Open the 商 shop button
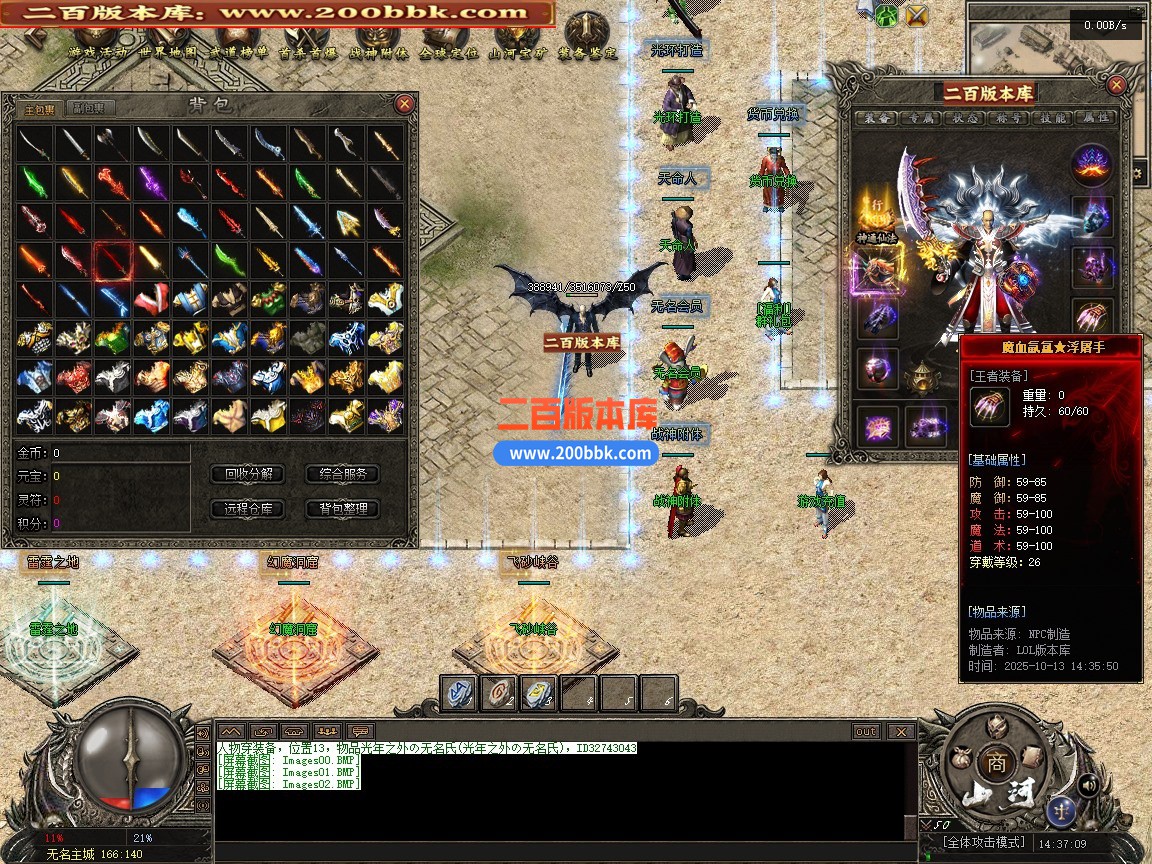This screenshot has height=864, width=1152. (x=995, y=760)
